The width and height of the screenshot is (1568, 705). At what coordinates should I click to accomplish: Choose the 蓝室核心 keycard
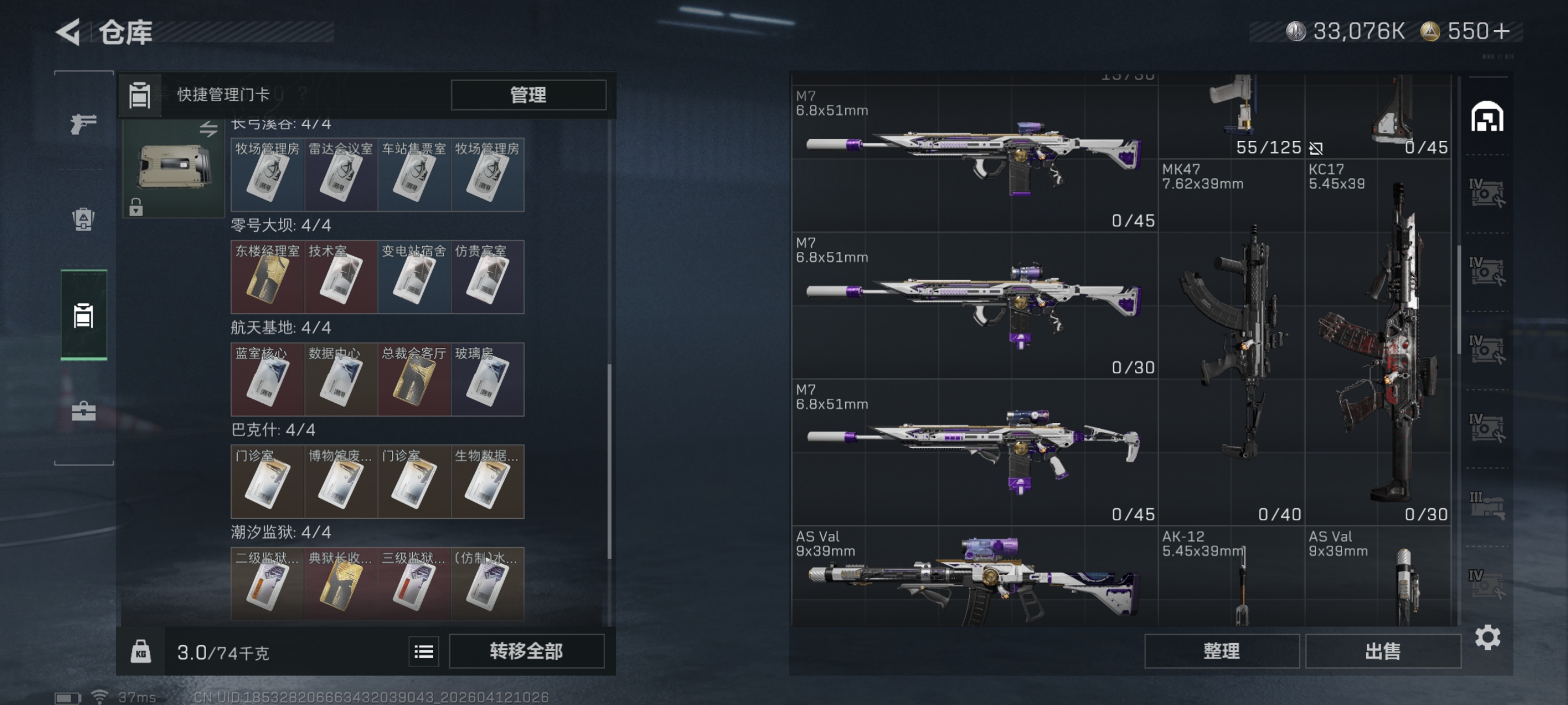pyautogui.click(x=267, y=380)
